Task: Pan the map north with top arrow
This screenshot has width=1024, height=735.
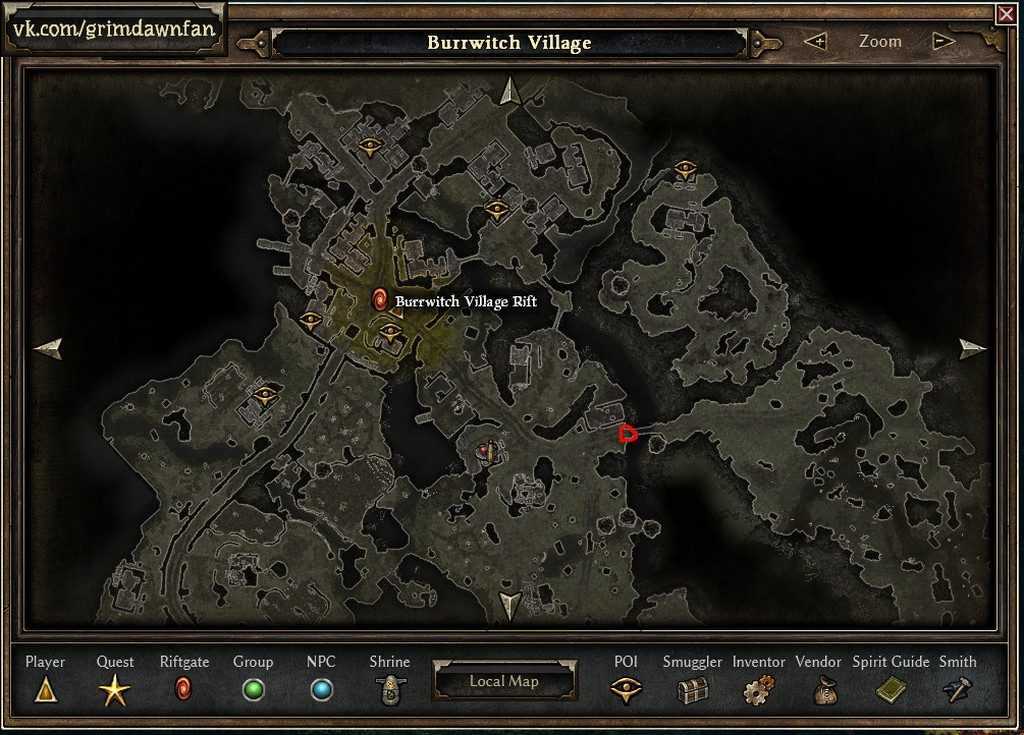Action: click(x=510, y=91)
